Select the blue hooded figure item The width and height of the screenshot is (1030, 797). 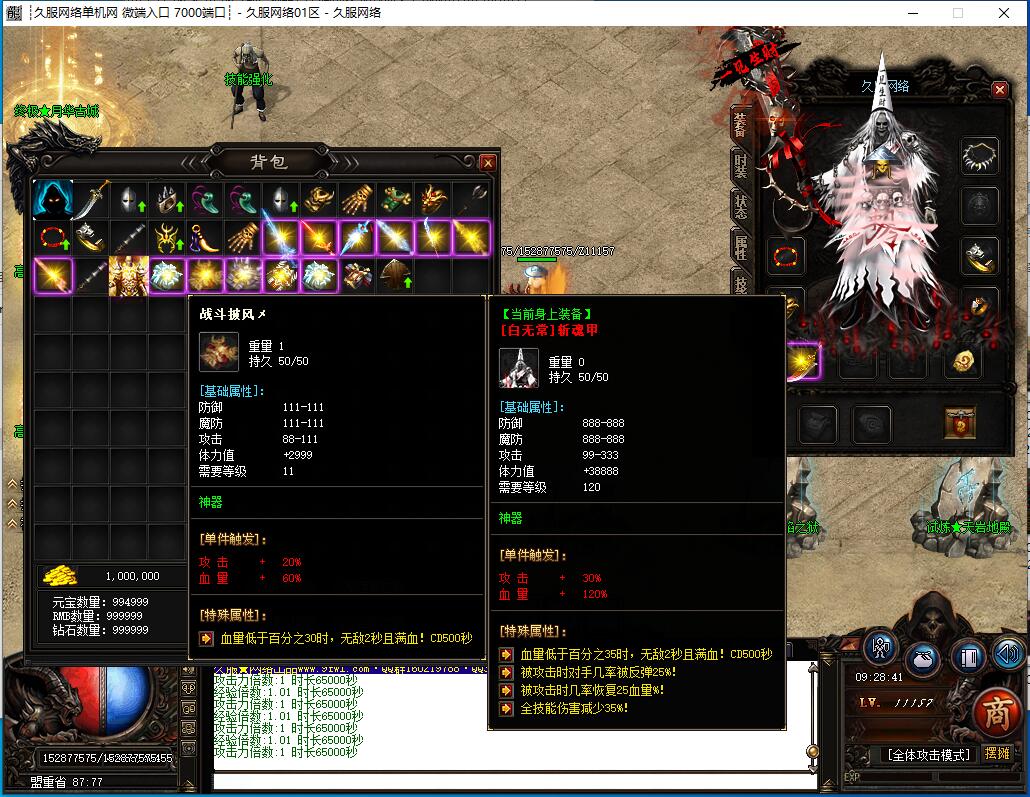coord(51,199)
